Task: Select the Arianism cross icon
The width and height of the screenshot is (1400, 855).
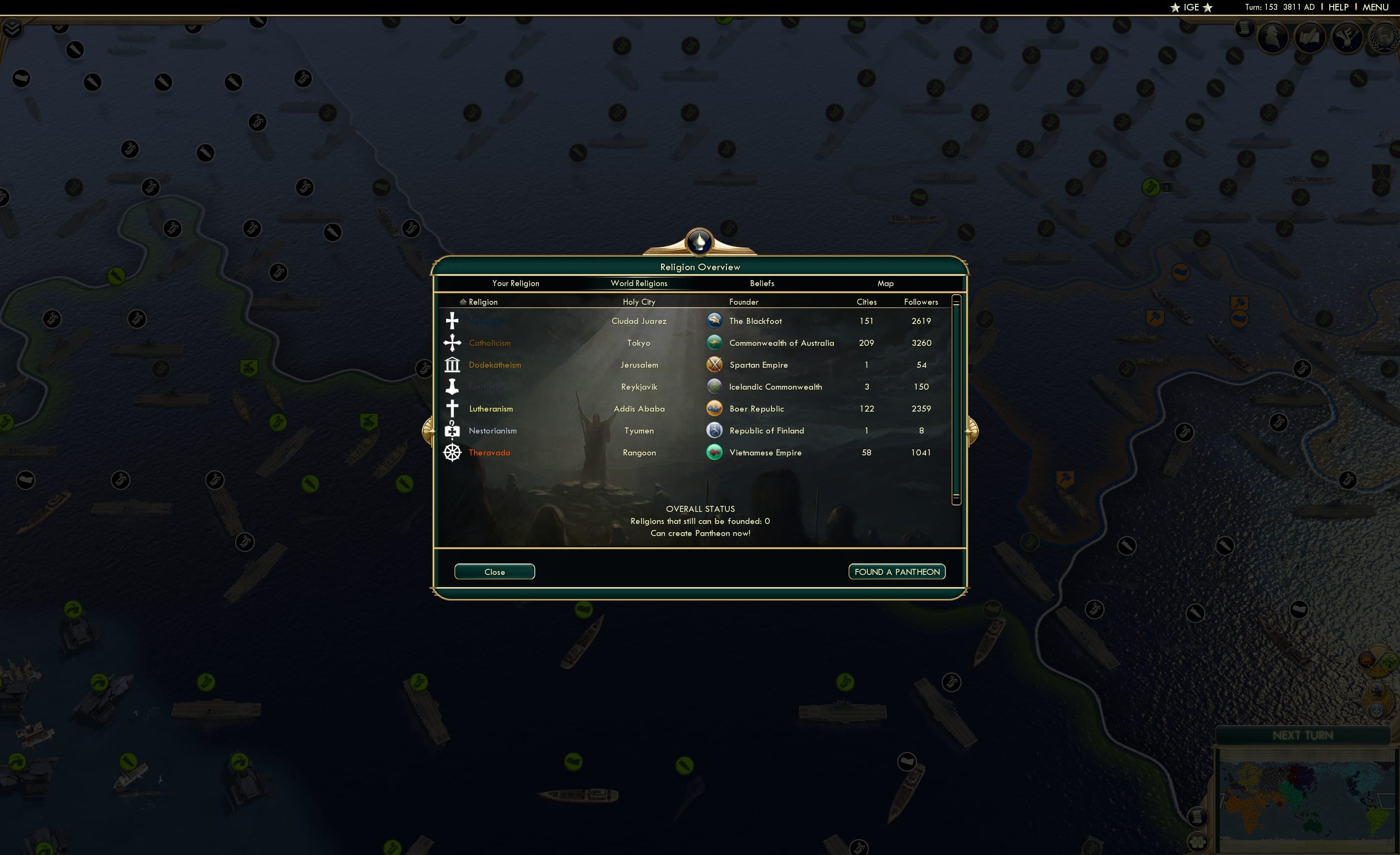Action: pos(452,321)
